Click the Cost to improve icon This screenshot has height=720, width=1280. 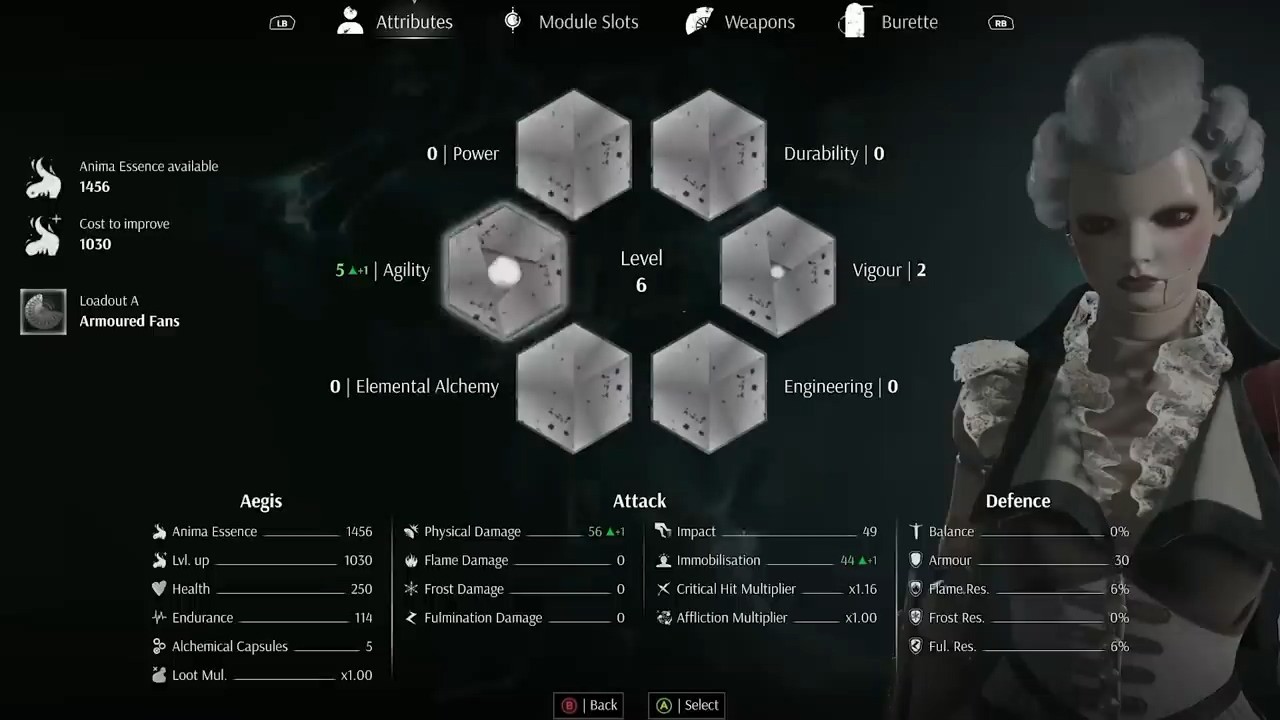coord(42,234)
